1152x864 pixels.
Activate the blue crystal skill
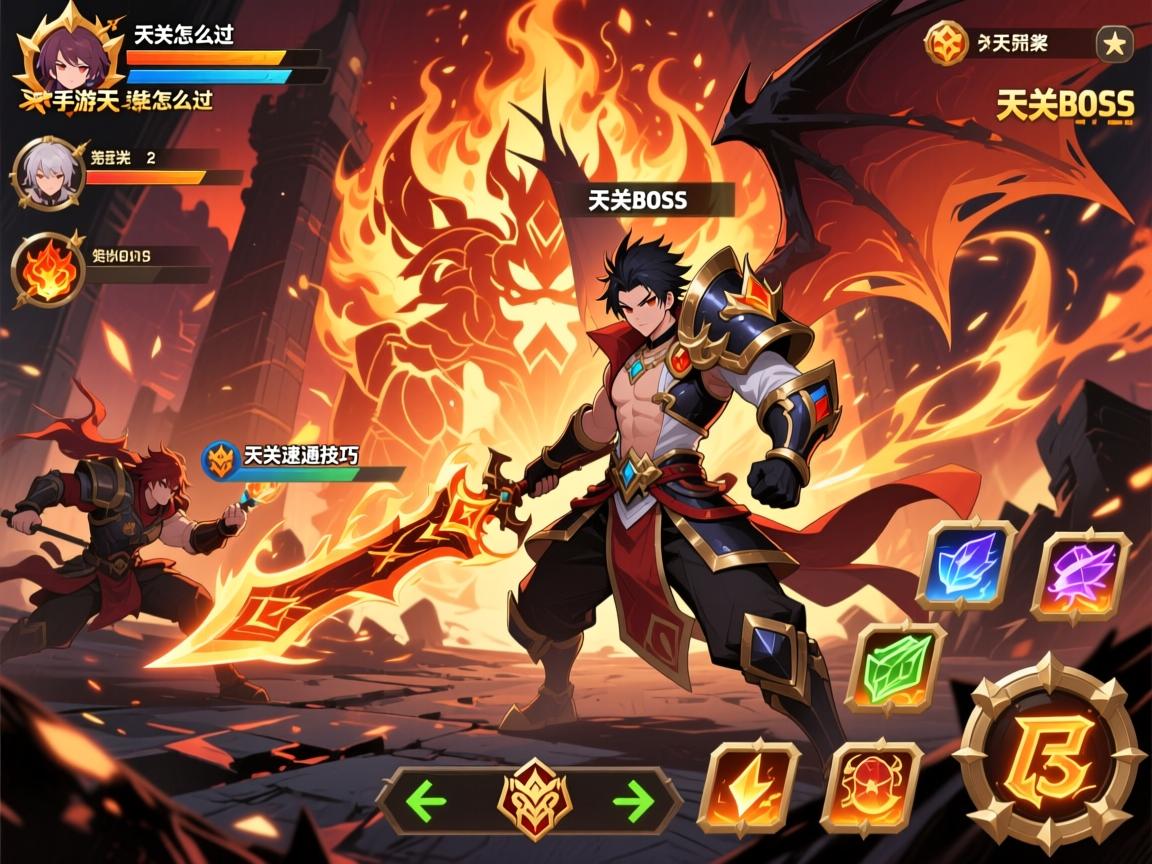tap(966, 565)
